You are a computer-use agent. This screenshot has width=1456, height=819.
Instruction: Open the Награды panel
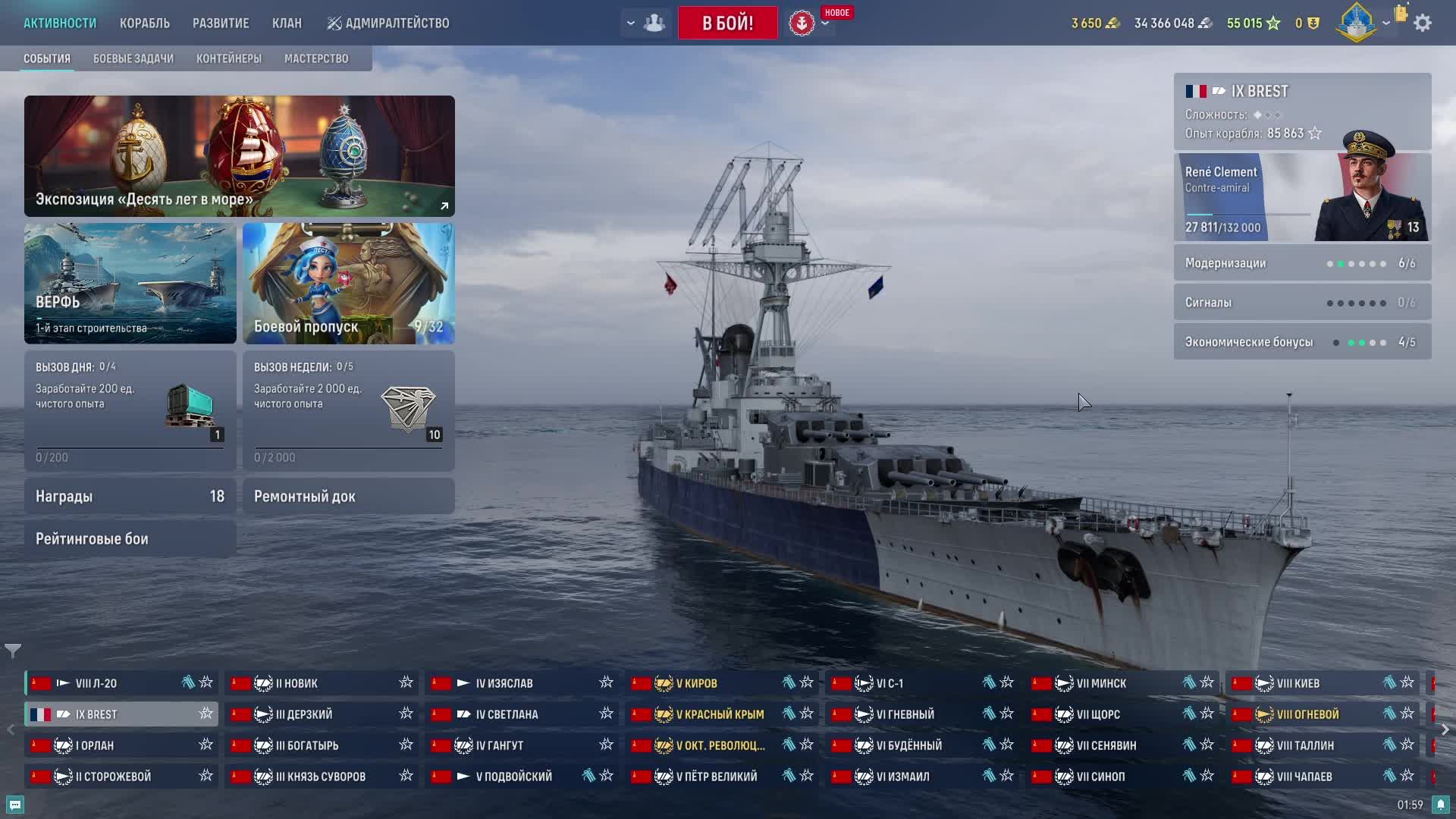point(130,496)
